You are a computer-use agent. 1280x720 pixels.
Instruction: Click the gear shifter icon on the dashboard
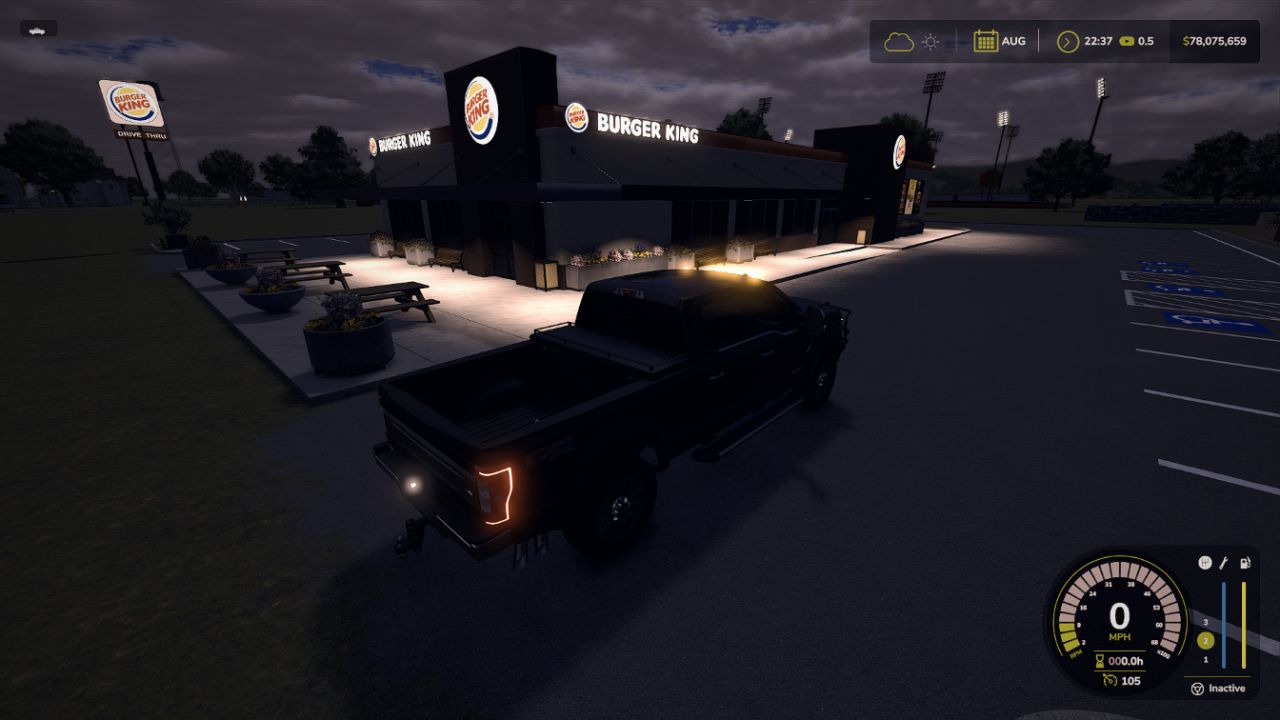click(1205, 561)
